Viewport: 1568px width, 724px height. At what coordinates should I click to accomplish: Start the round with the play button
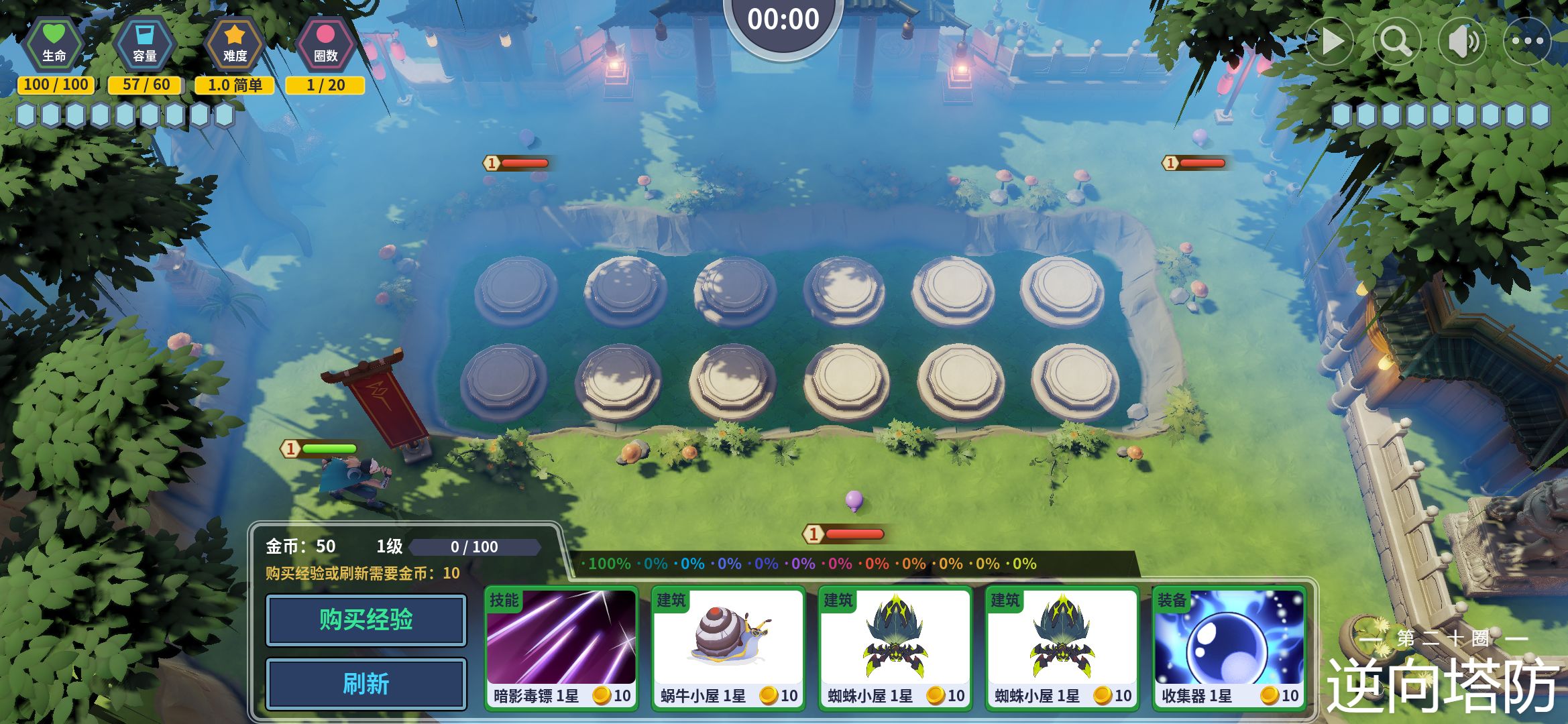(1331, 42)
